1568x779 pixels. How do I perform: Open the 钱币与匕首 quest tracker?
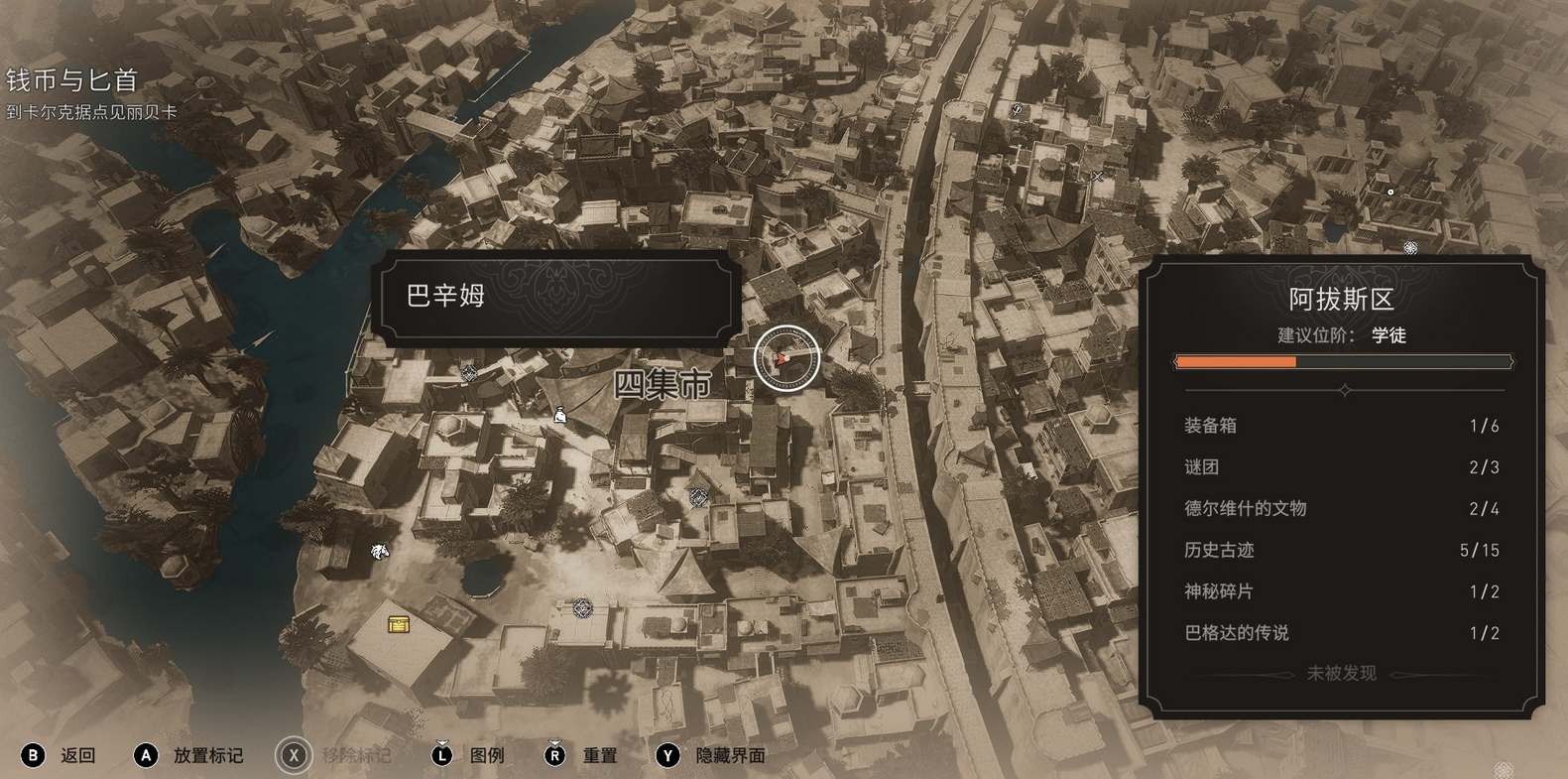click(x=71, y=79)
